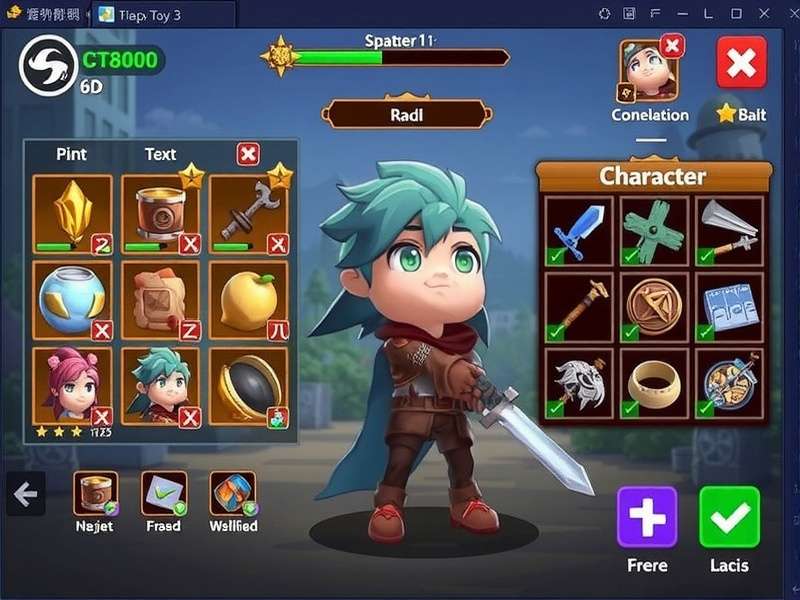Image resolution: width=800 pixels, height=600 pixels.
Task: Maximize the emulator window
Action: point(737,13)
